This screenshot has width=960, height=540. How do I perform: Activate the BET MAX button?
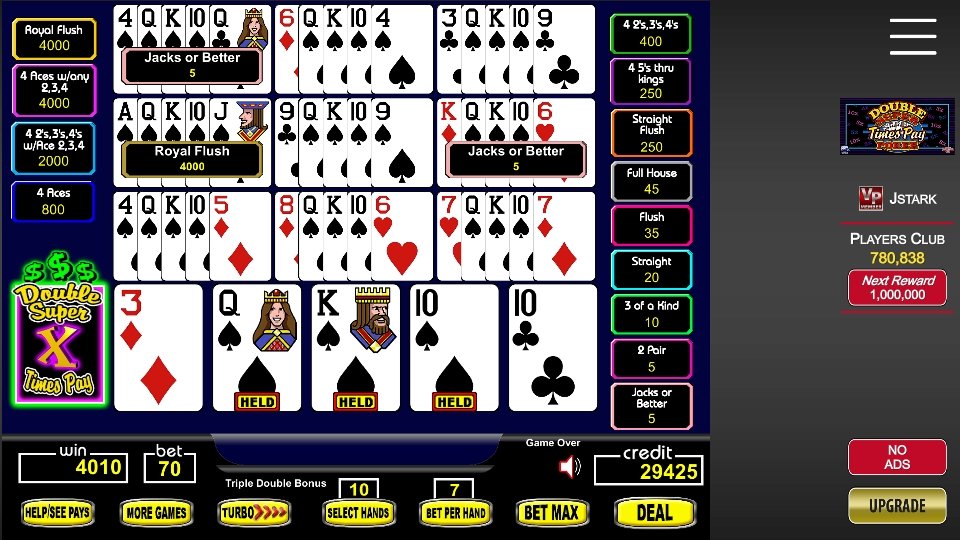point(550,513)
